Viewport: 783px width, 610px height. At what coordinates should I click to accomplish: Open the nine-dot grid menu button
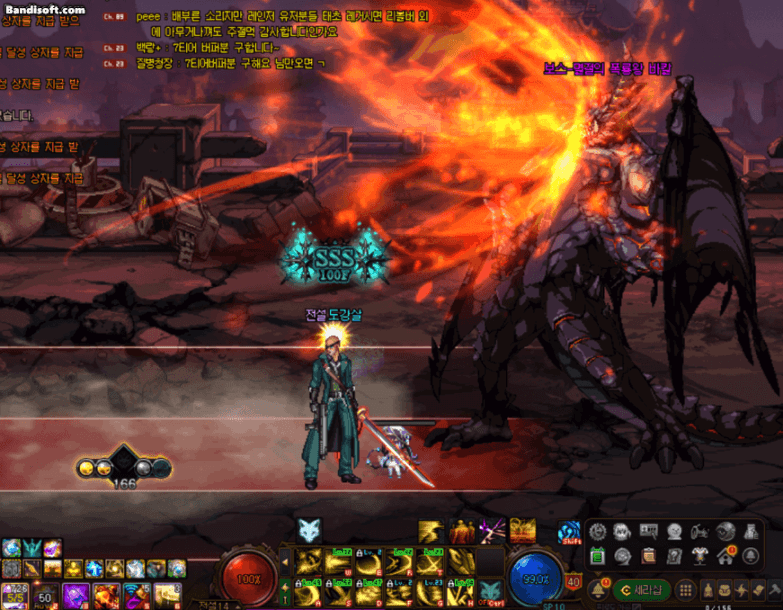[x=686, y=589]
